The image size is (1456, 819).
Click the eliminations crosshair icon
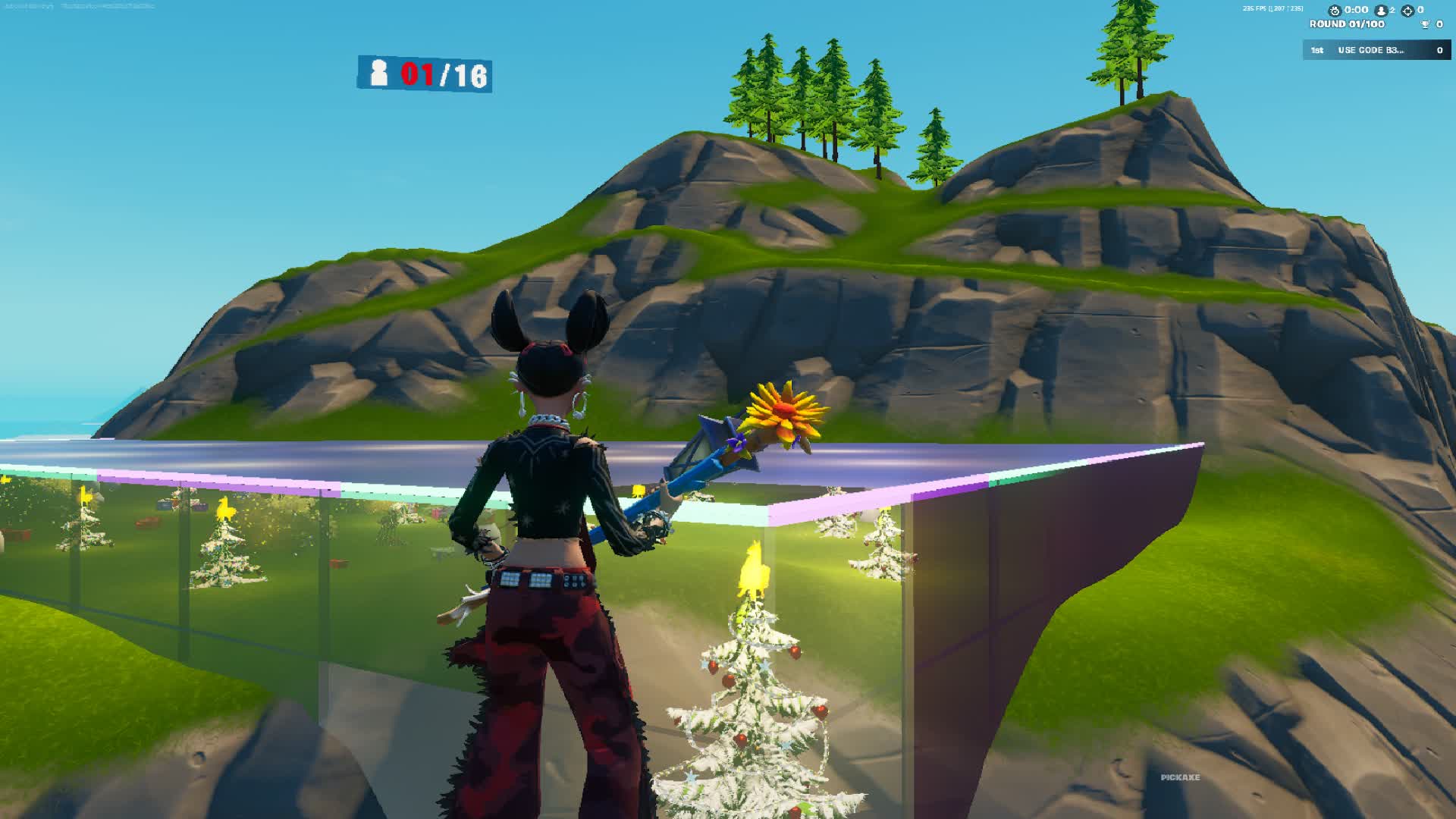[x=1409, y=11]
